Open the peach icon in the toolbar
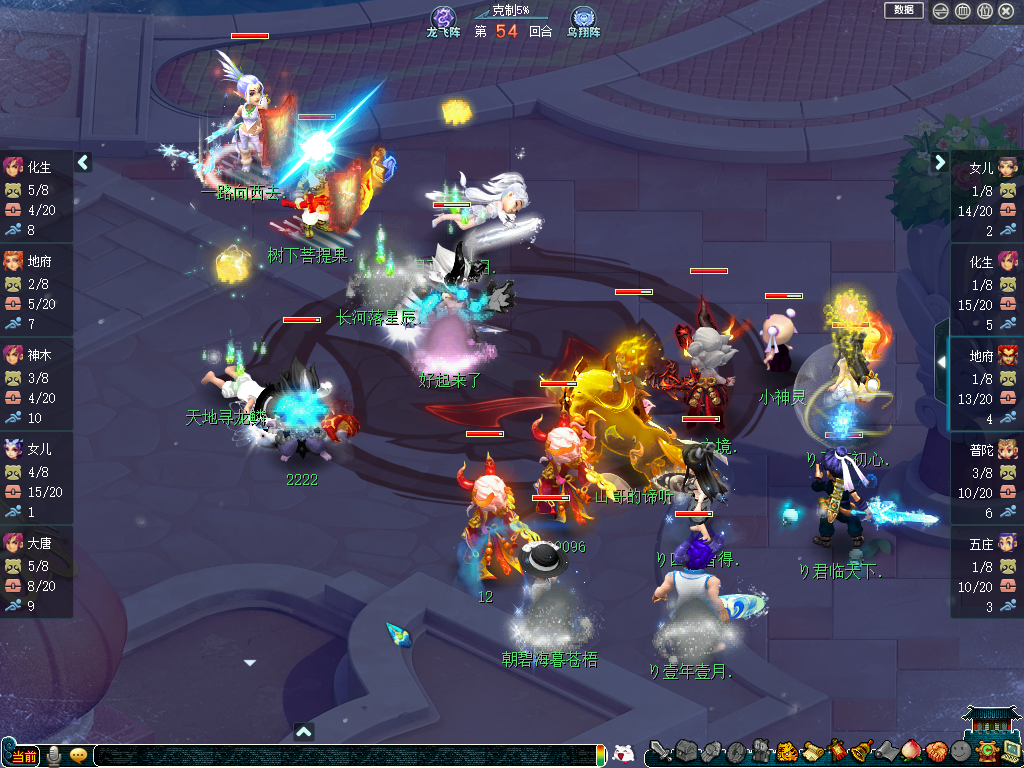 tap(911, 751)
